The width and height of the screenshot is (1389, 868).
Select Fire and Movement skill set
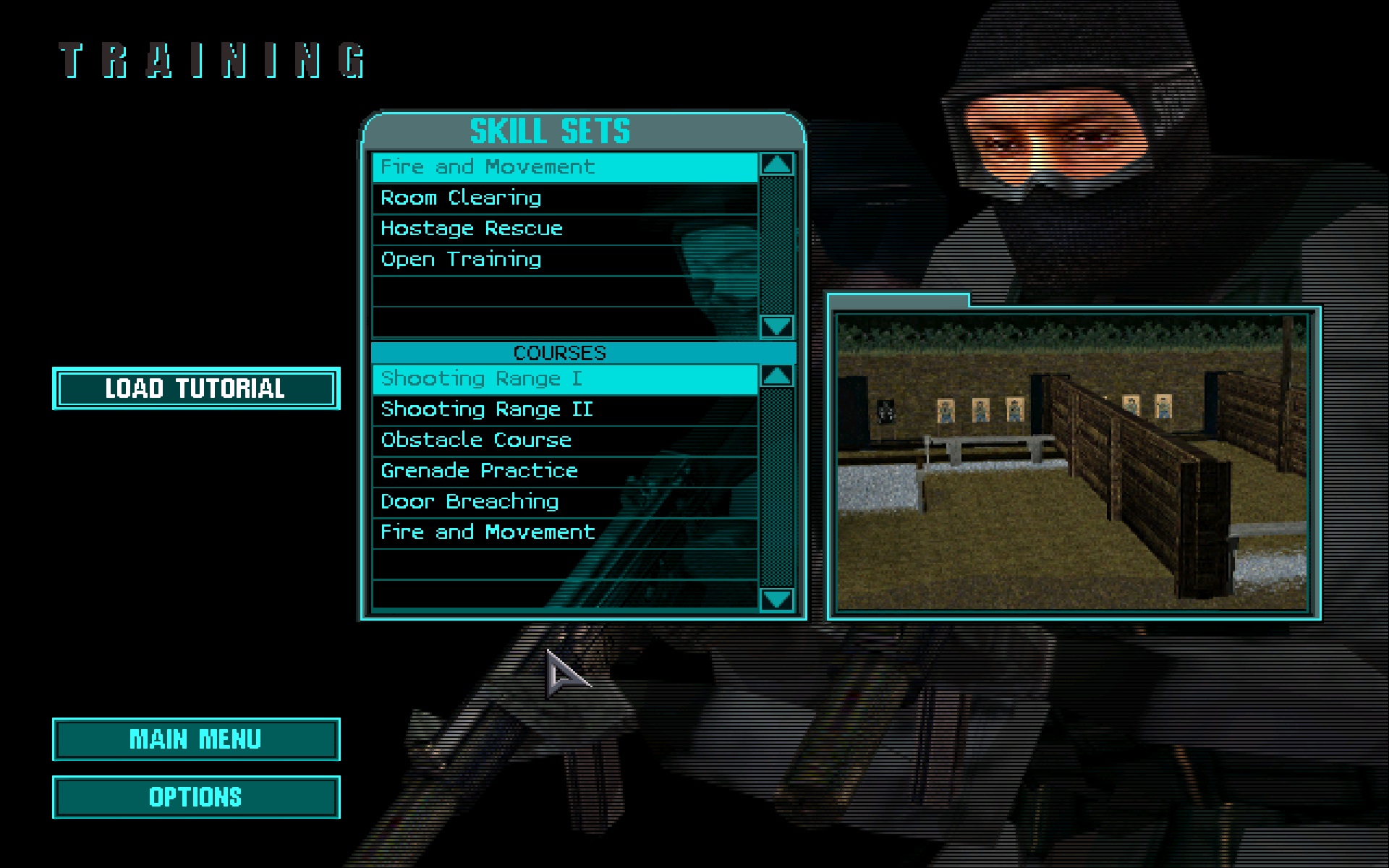[x=557, y=166]
